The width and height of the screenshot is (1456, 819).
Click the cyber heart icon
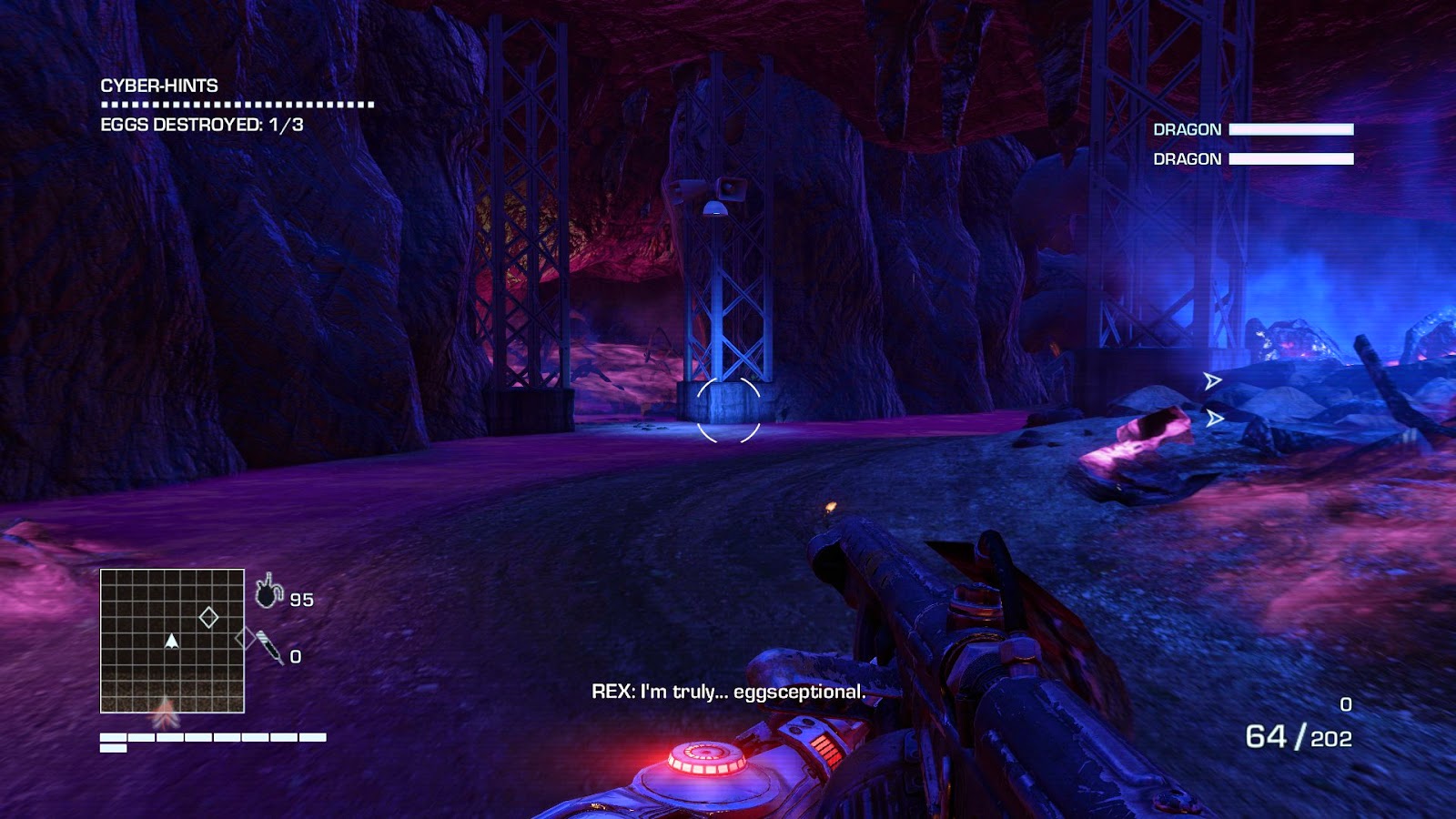pos(268,592)
